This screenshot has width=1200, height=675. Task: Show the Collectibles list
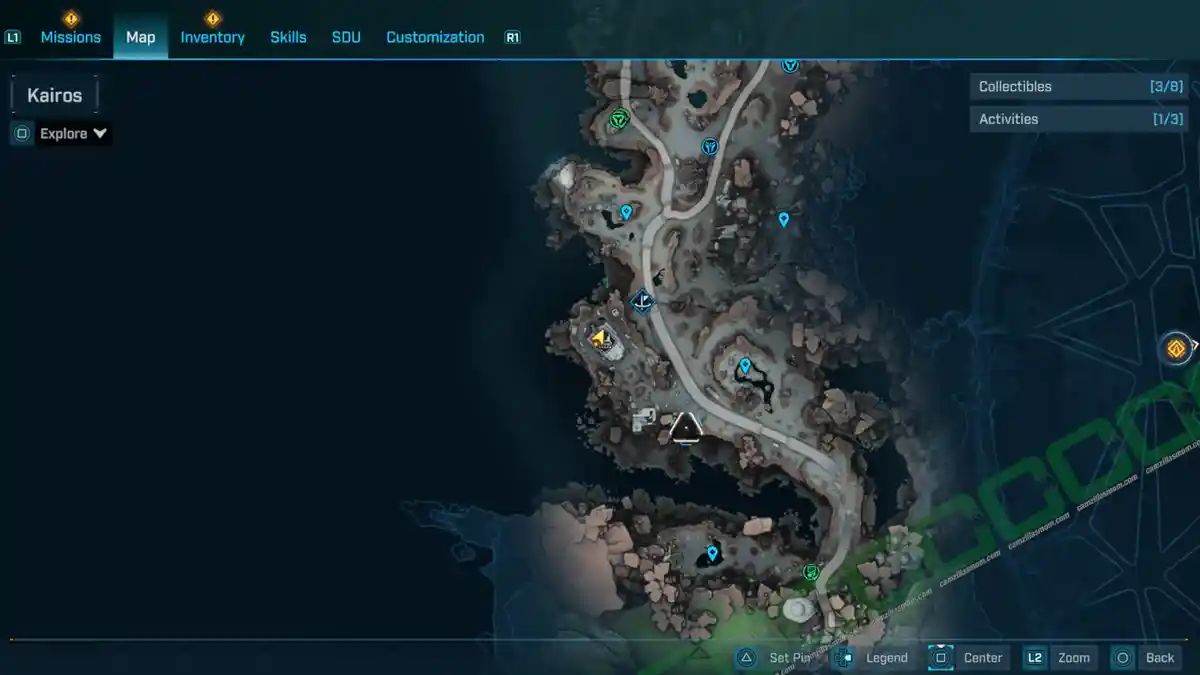(1063, 87)
